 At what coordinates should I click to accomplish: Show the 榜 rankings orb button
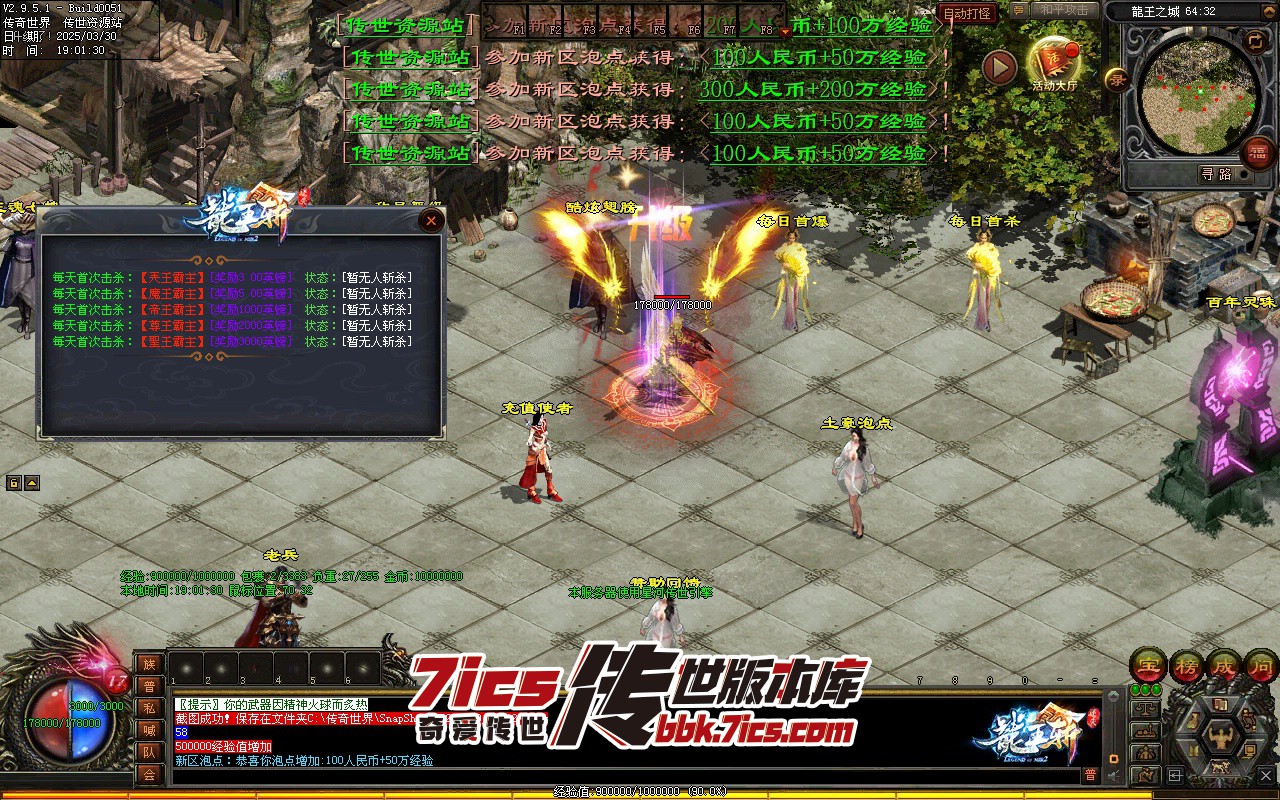[x=1185, y=665]
